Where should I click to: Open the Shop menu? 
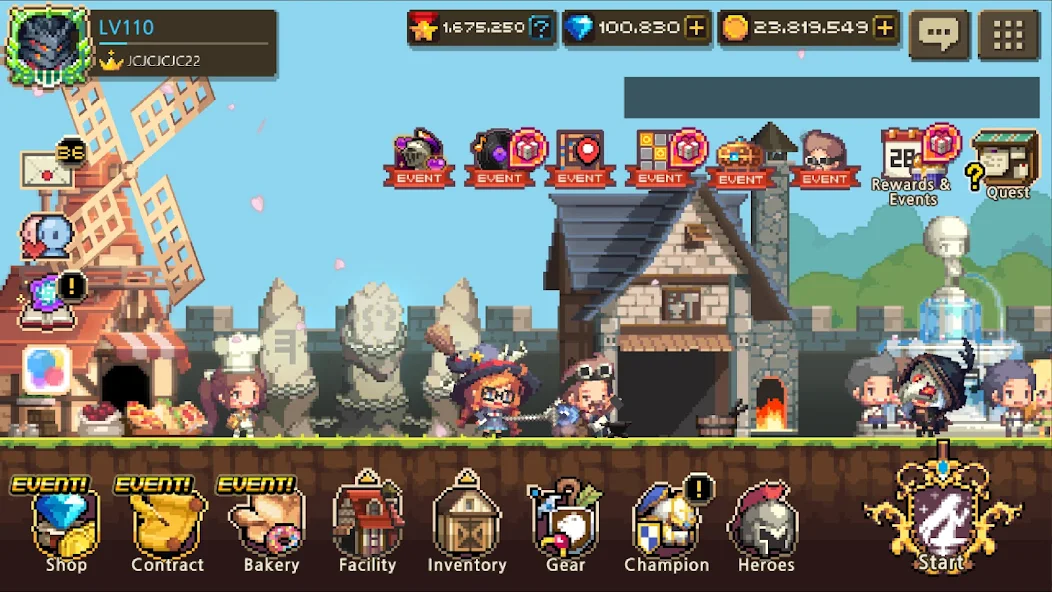[64, 526]
